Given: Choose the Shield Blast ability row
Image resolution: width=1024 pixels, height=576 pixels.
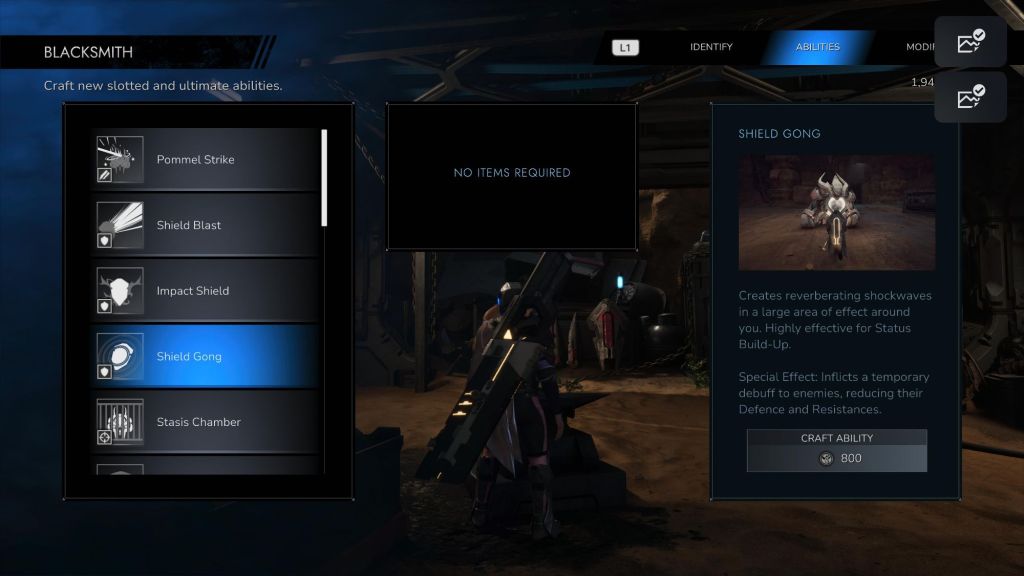Looking at the screenshot, I should tap(205, 225).
